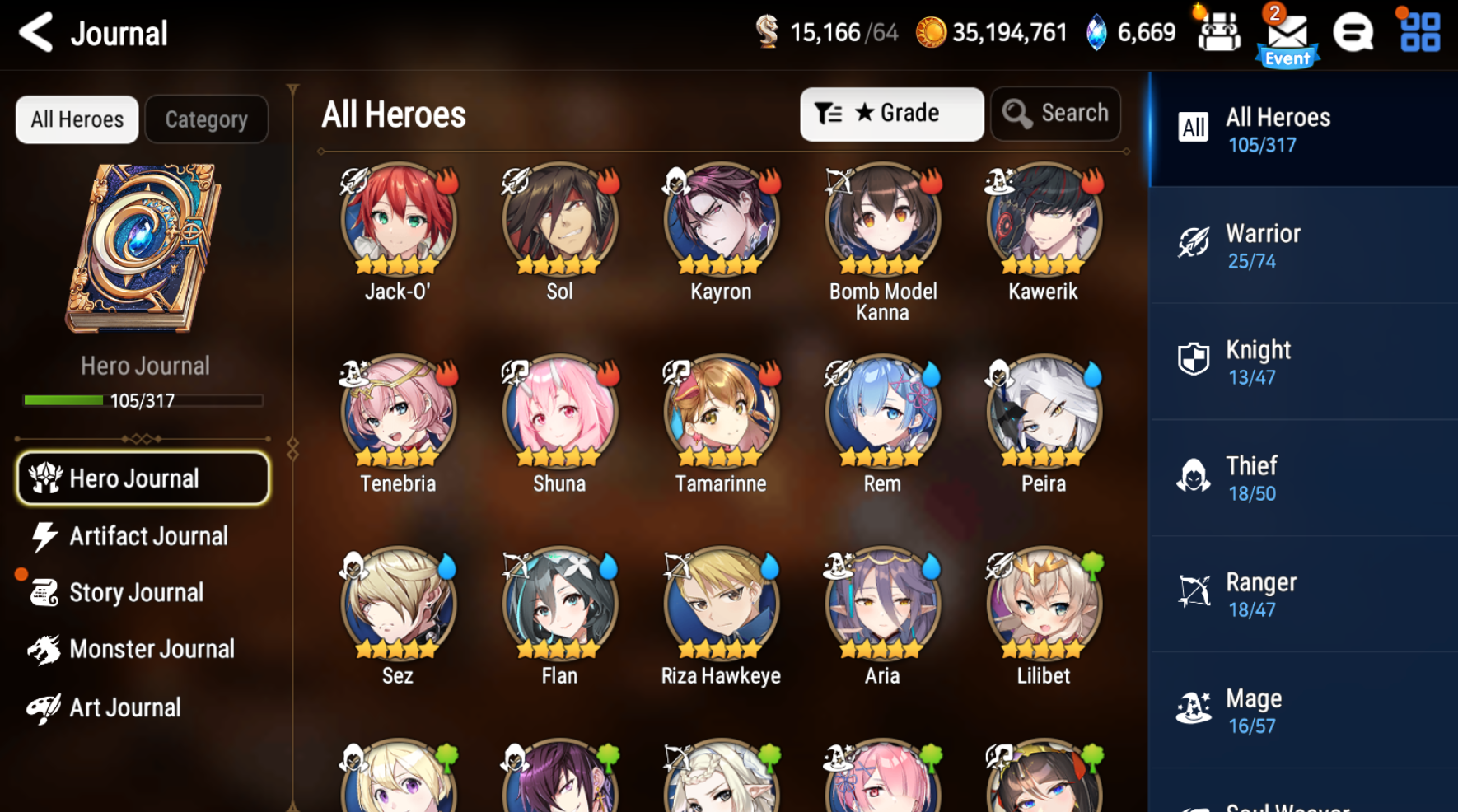
Task: Switch to the Category tab
Action: tap(206, 119)
